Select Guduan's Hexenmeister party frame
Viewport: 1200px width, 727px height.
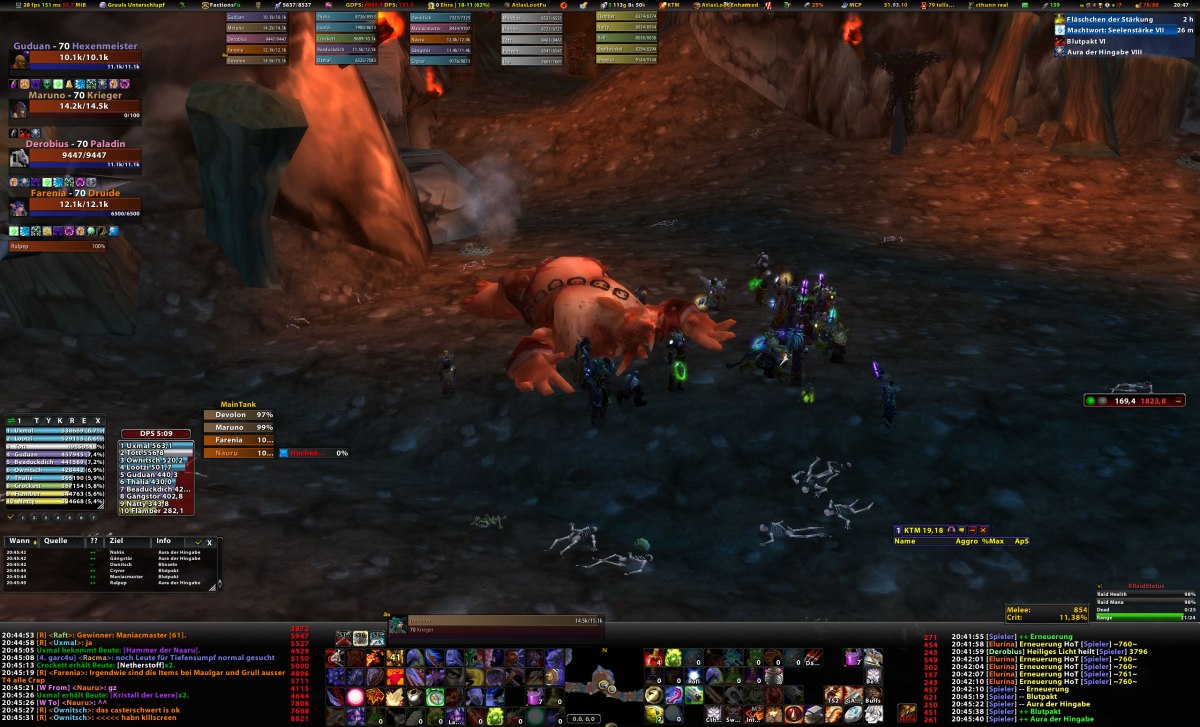(x=75, y=58)
